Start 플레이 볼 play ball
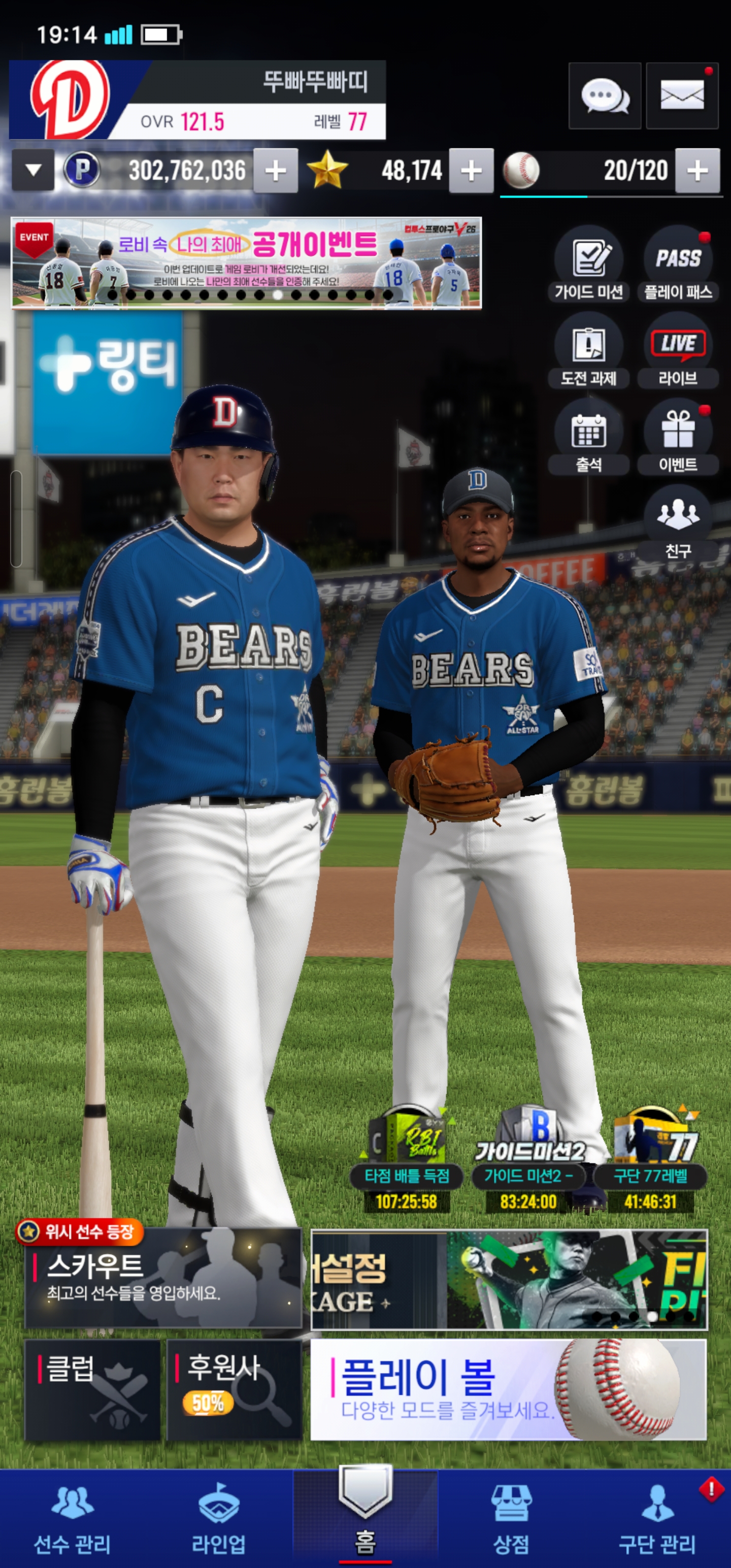 [508, 1390]
